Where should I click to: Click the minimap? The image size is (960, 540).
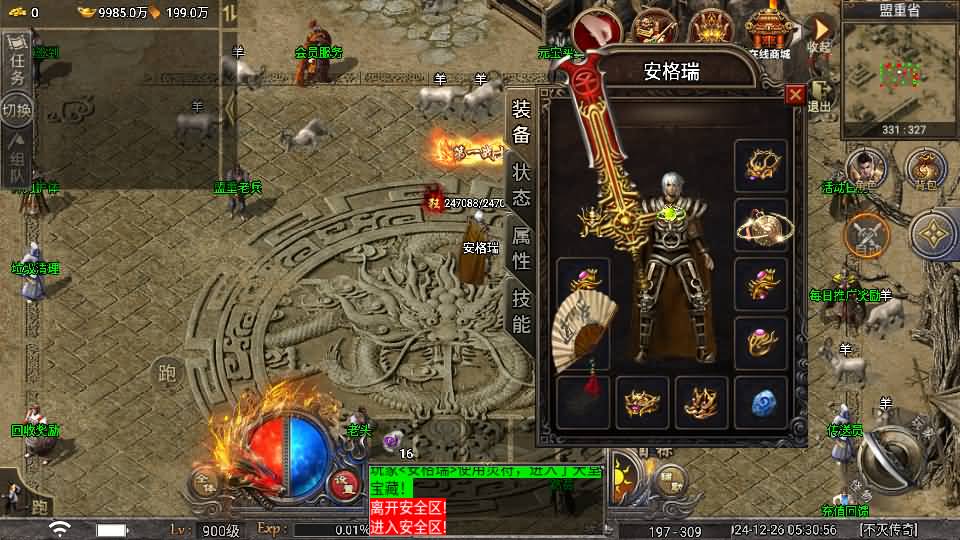click(900, 75)
